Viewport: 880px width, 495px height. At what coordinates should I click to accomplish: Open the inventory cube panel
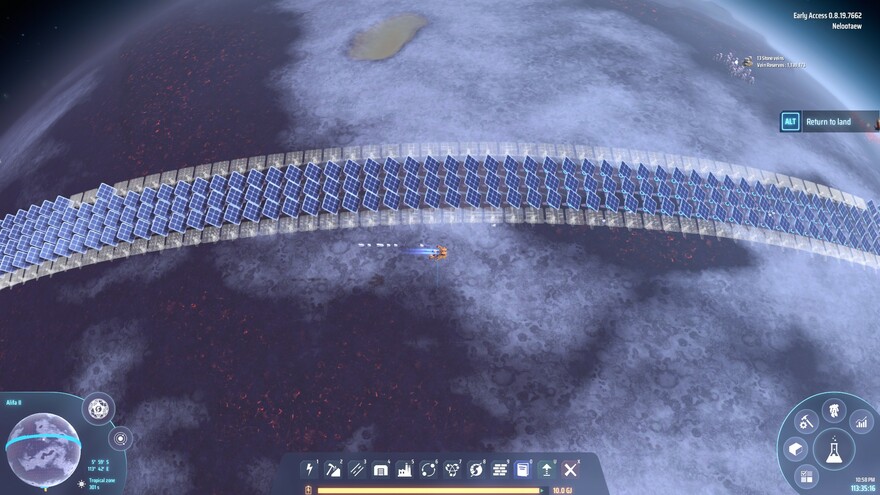[x=795, y=449]
